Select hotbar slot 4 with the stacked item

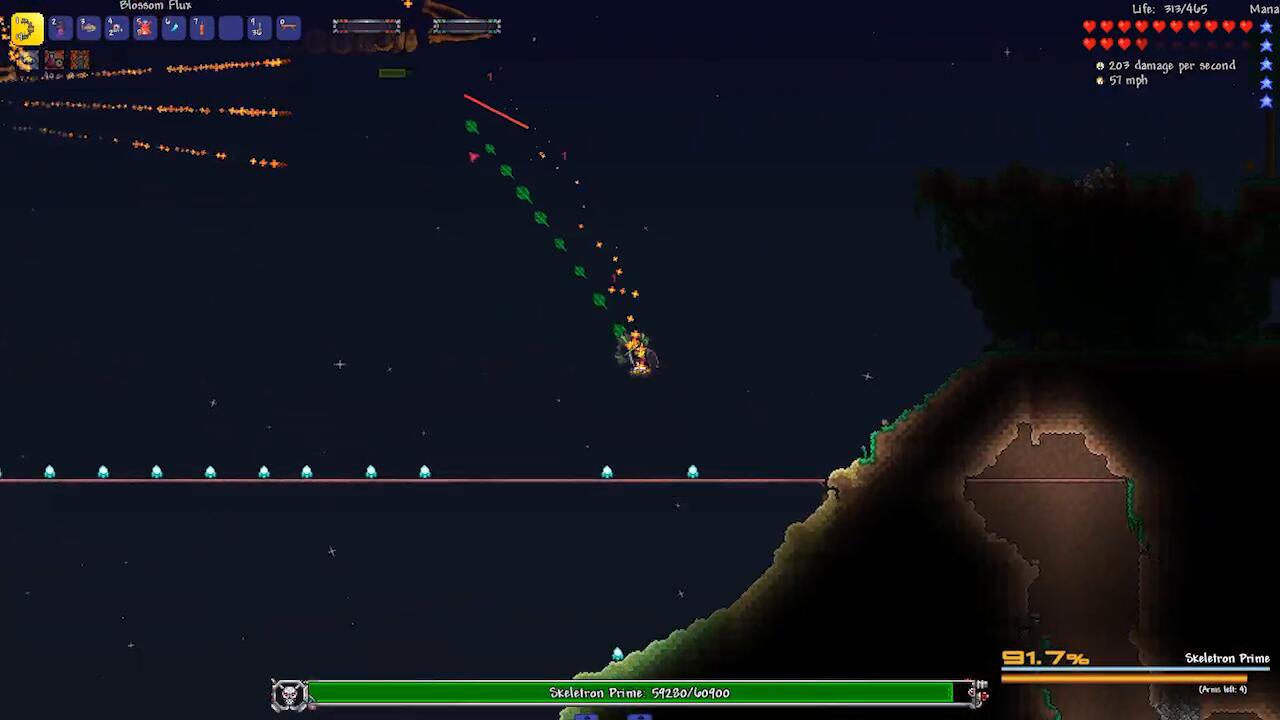pyautogui.click(x=117, y=28)
